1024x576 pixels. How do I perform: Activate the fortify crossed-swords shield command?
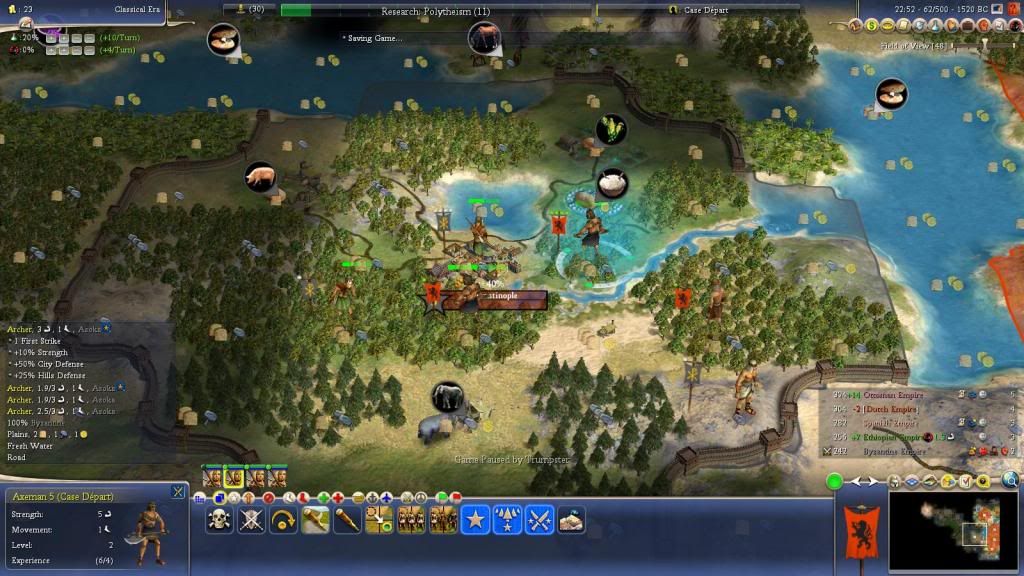click(x=252, y=519)
